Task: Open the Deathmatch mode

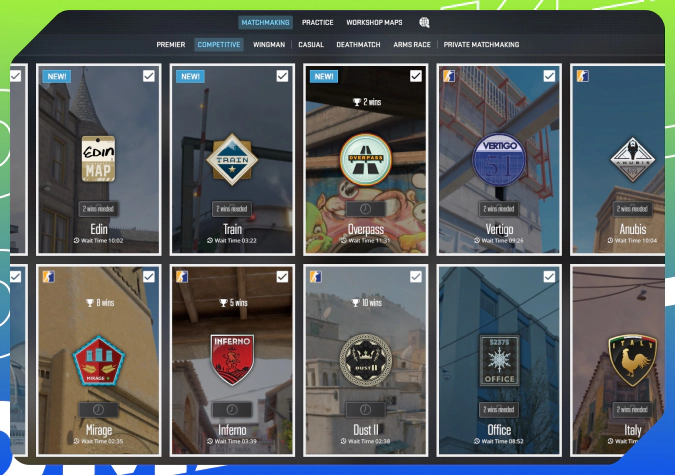Action: pos(357,45)
